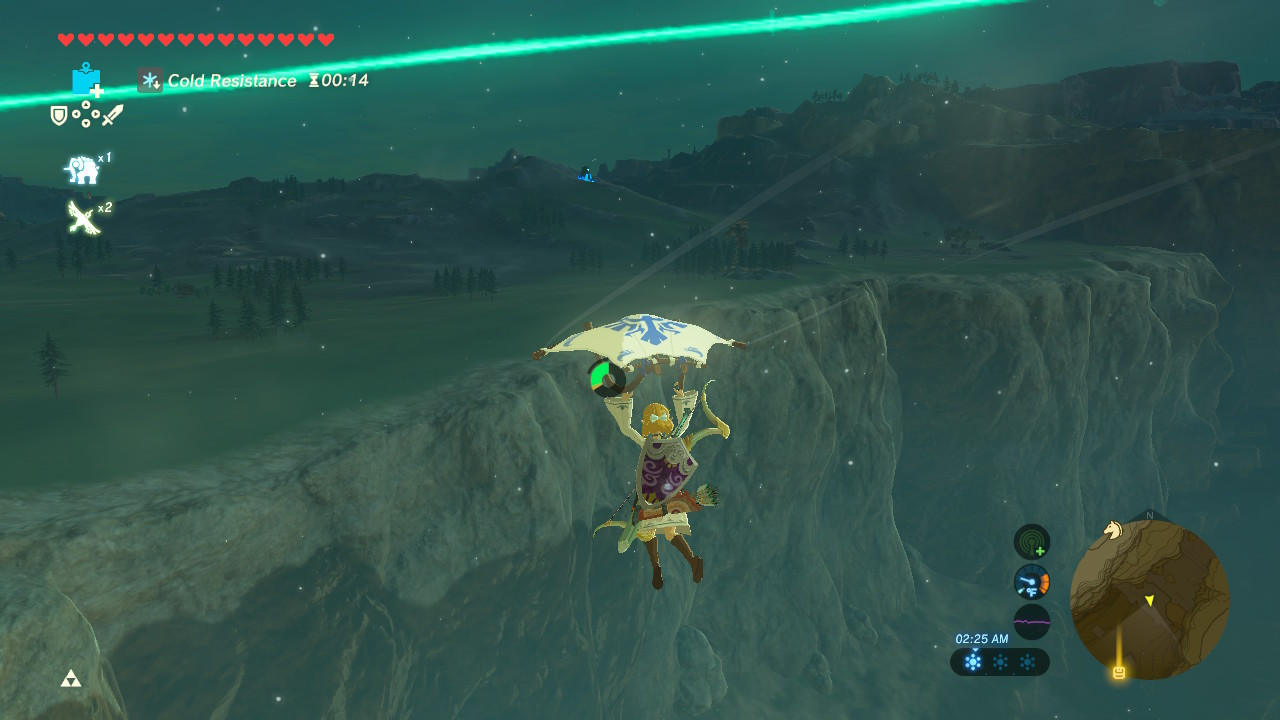Click the horse head marker on the minimap
The image size is (1280, 720).
tap(1114, 530)
